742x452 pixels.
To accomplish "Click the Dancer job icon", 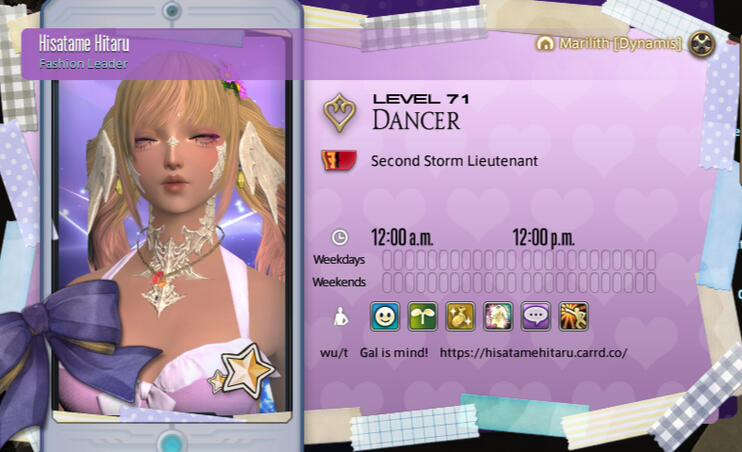I will tap(340, 114).
